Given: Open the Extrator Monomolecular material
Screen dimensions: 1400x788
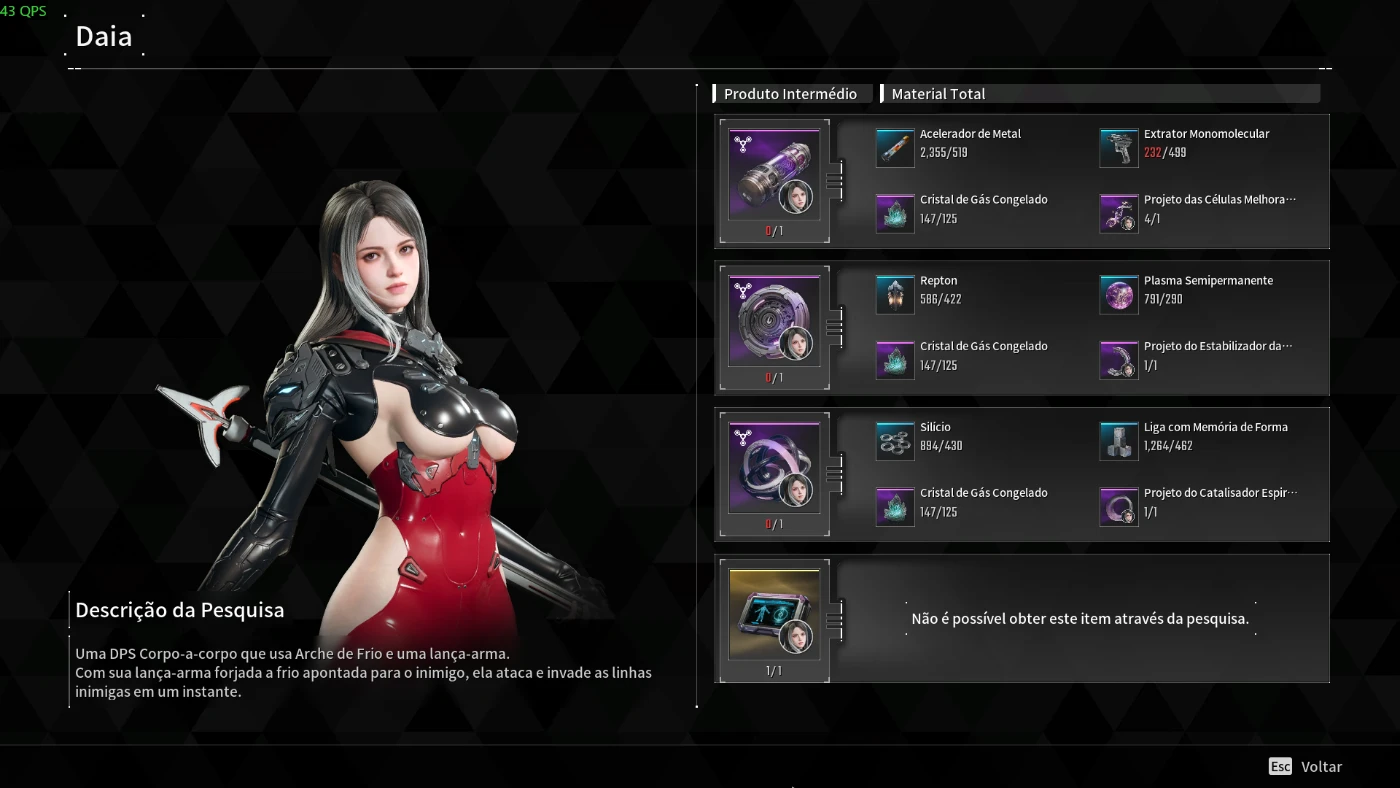Looking at the screenshot, I should pyautogui.click(x=1119, y=147).
